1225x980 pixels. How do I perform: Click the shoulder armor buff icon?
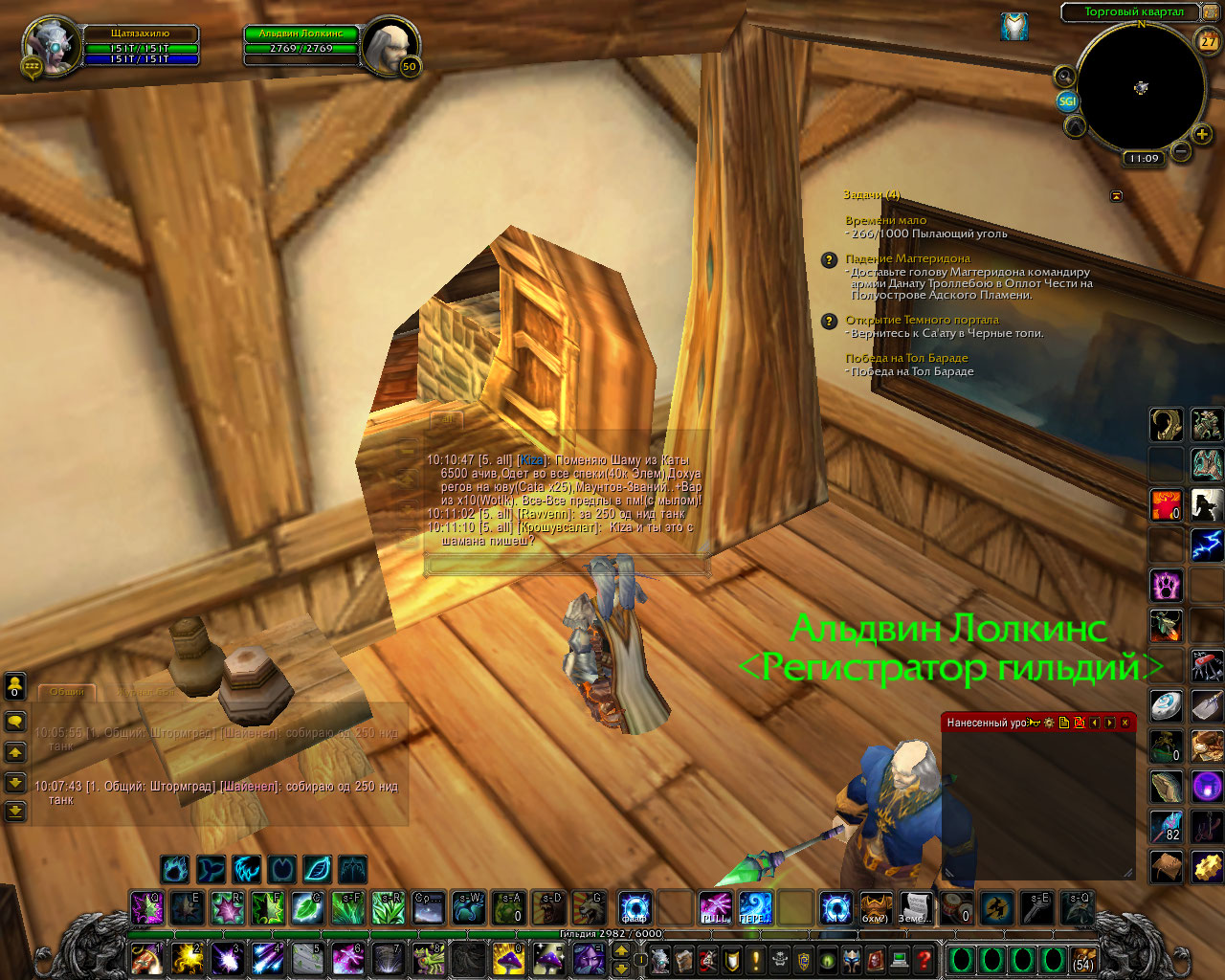pos(1014,26)
